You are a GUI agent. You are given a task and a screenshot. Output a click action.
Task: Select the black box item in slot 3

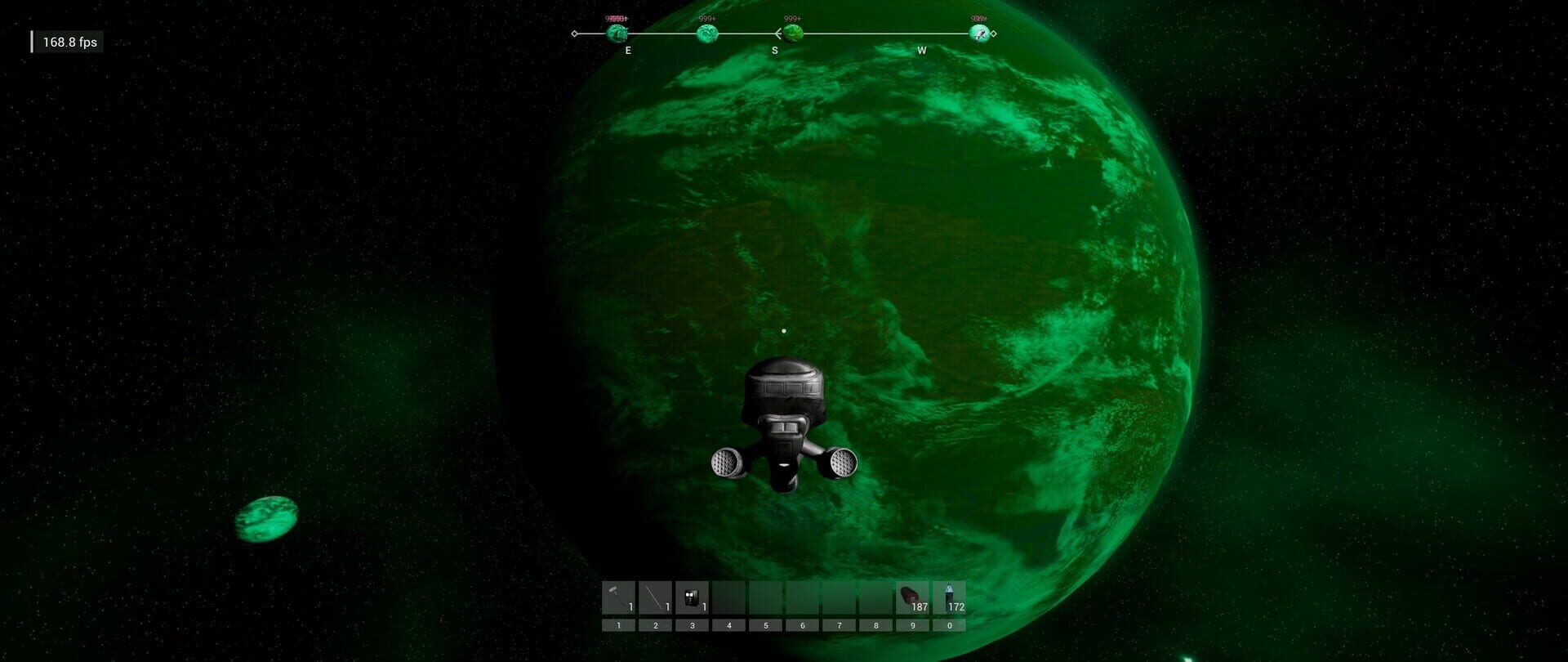tap(692, 597)
